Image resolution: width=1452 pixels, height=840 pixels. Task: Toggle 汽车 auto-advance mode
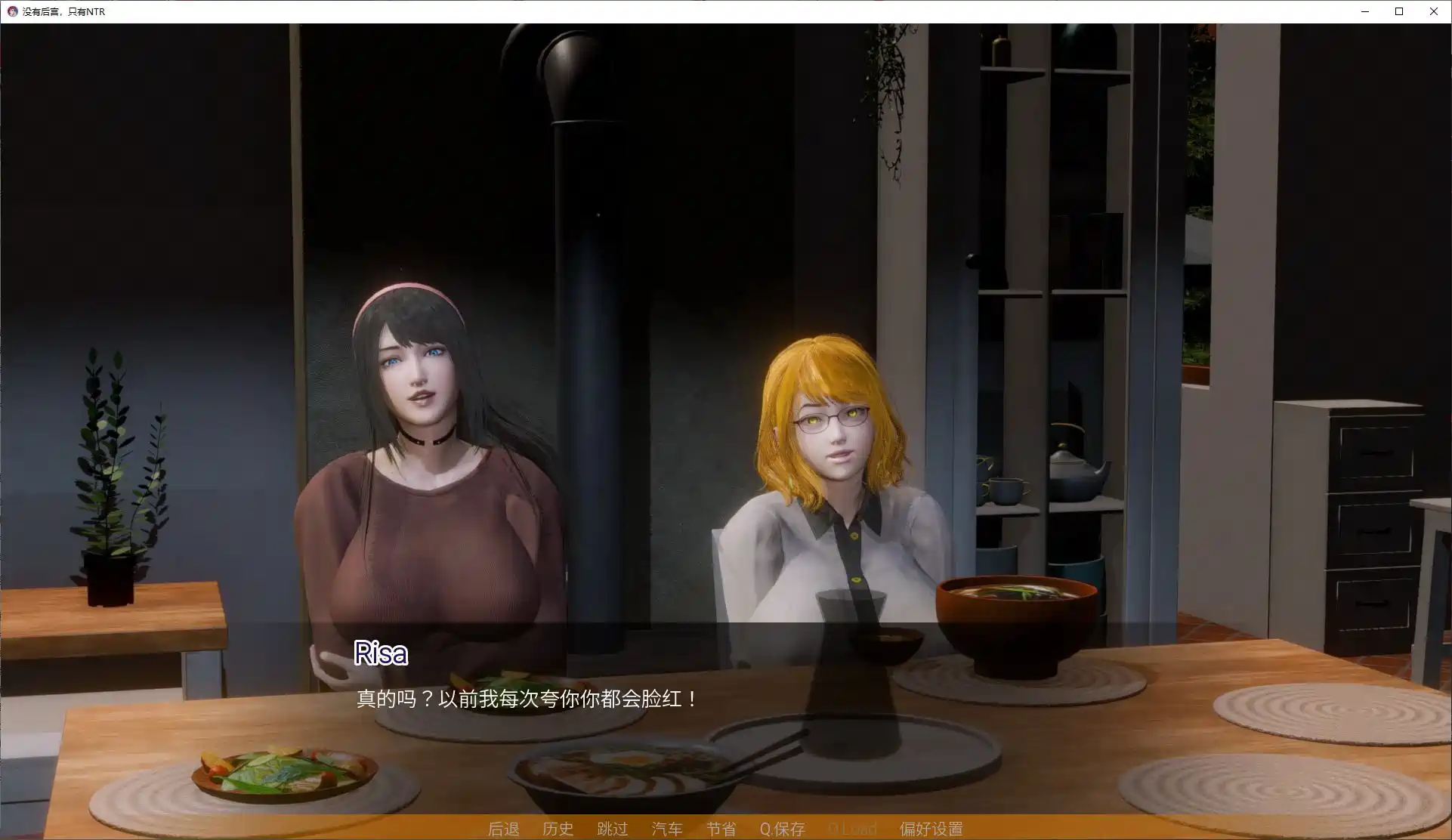click(667, 829)
